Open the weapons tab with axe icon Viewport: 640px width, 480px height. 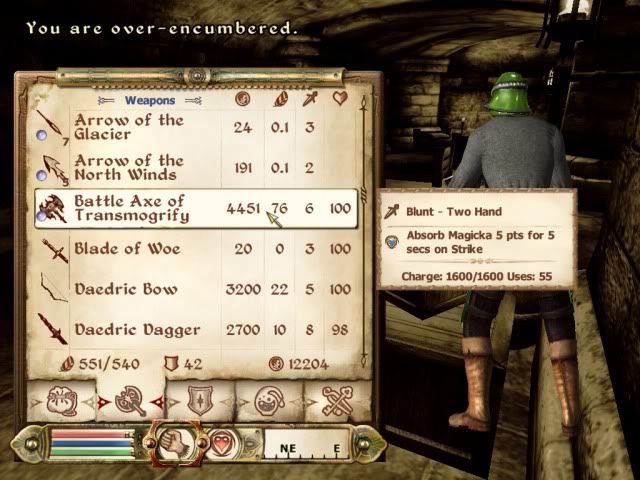coord(132,401)
